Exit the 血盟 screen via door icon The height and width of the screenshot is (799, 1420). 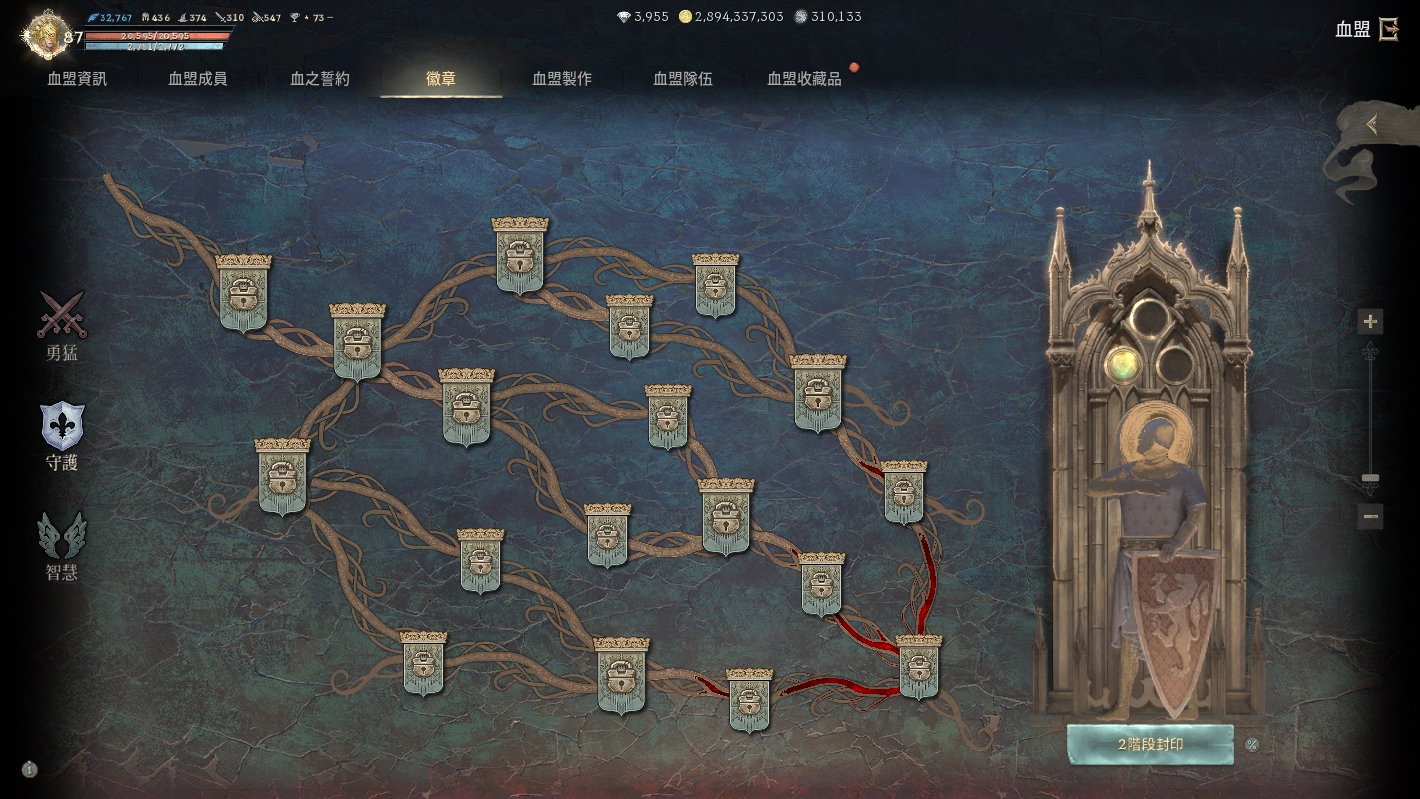[x=1388, y=29]
